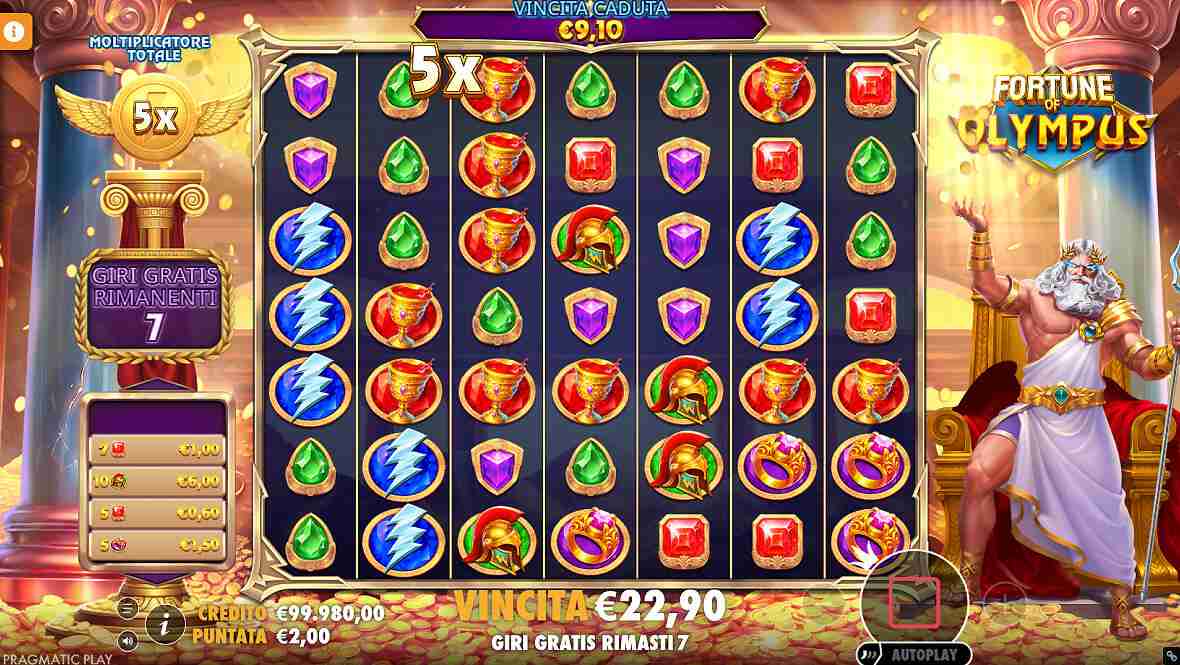
Task: Toggle the turbo spin arrows icon
Action: pos(869,656)
